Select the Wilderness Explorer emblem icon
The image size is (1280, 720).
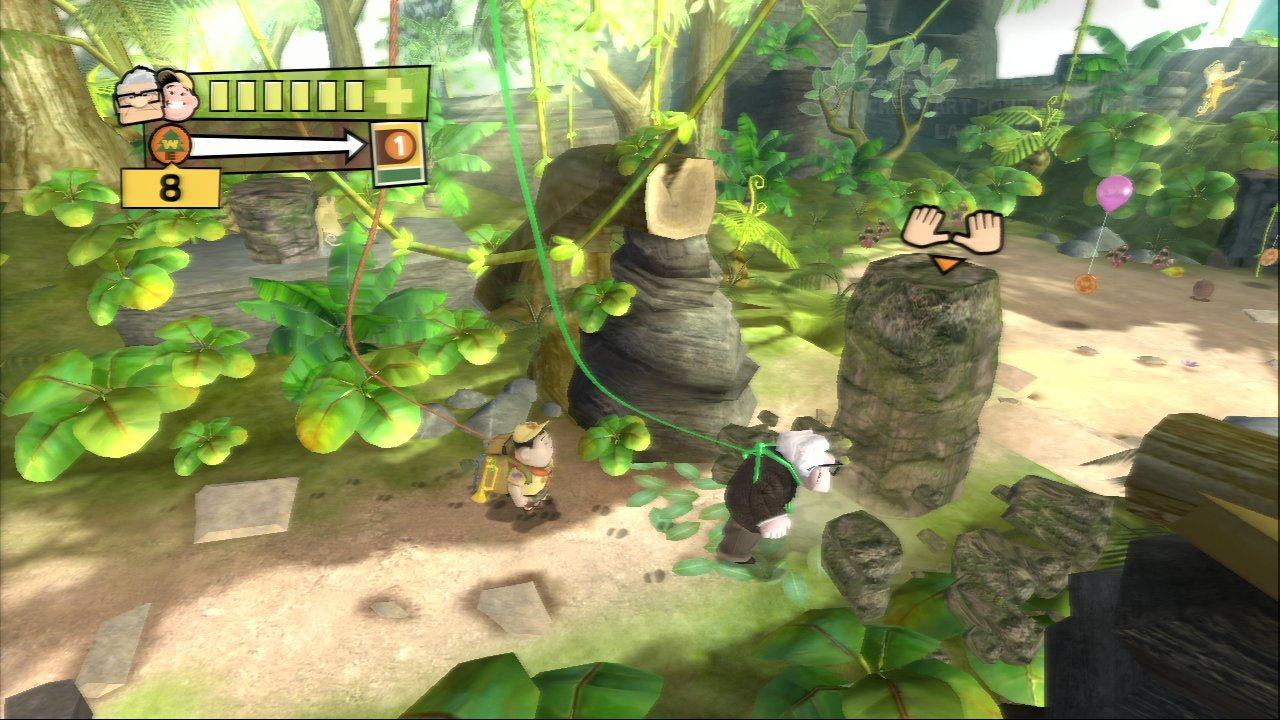(169, 146)
